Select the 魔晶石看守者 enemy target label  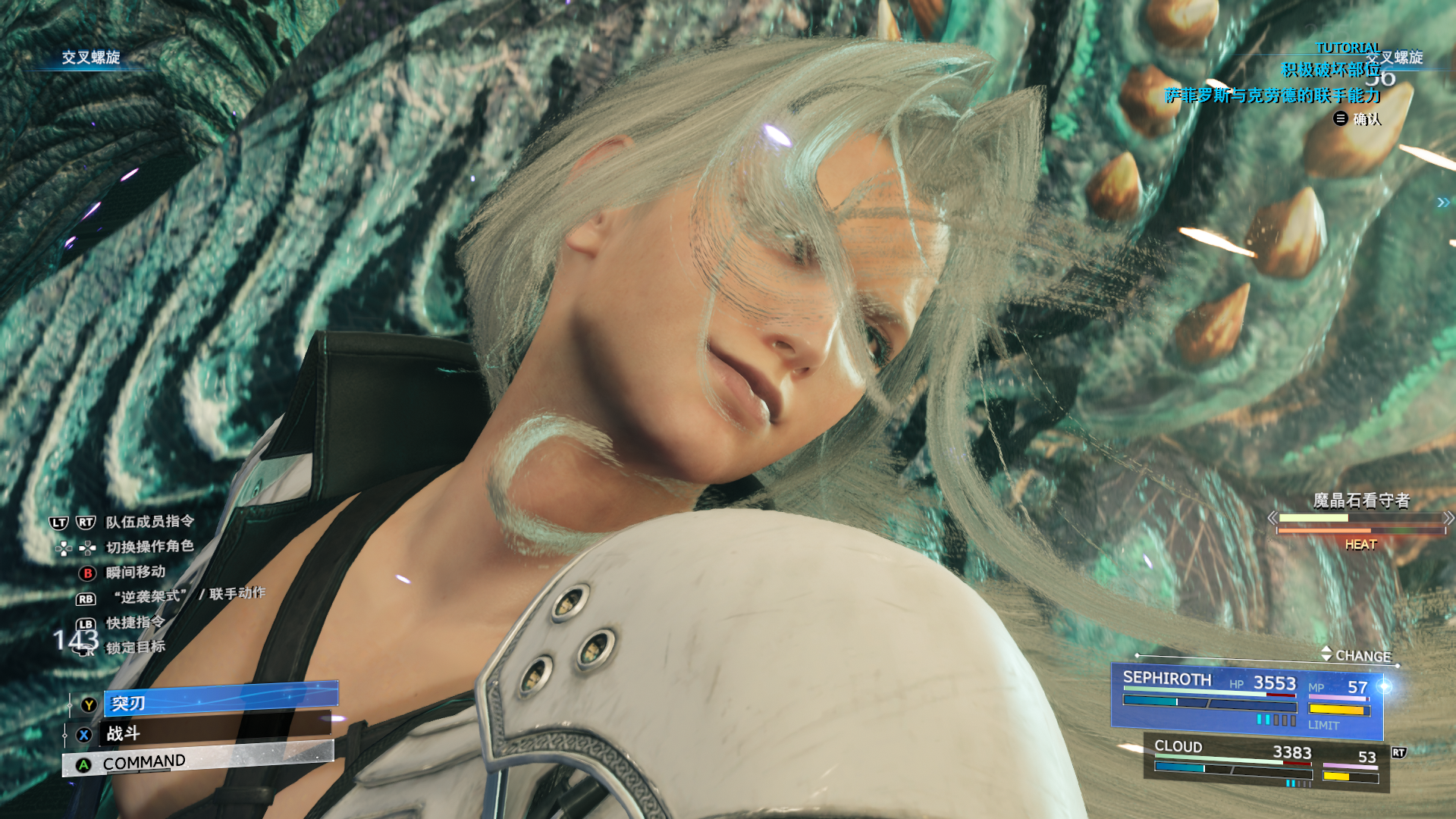pyautogui.click(x=1360, y=500)
